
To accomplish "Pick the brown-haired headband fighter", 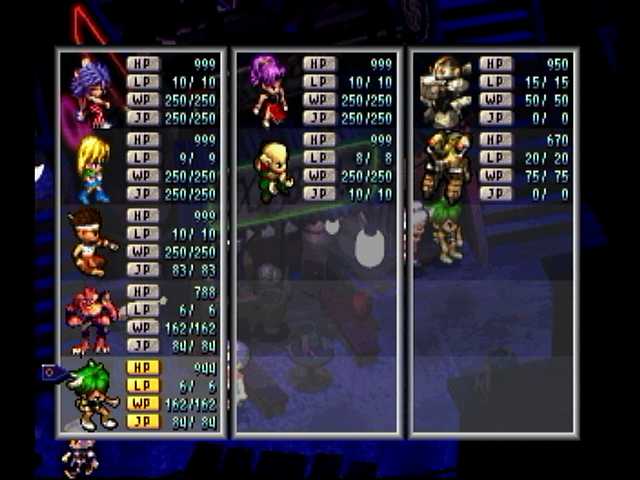I will 90,242.
